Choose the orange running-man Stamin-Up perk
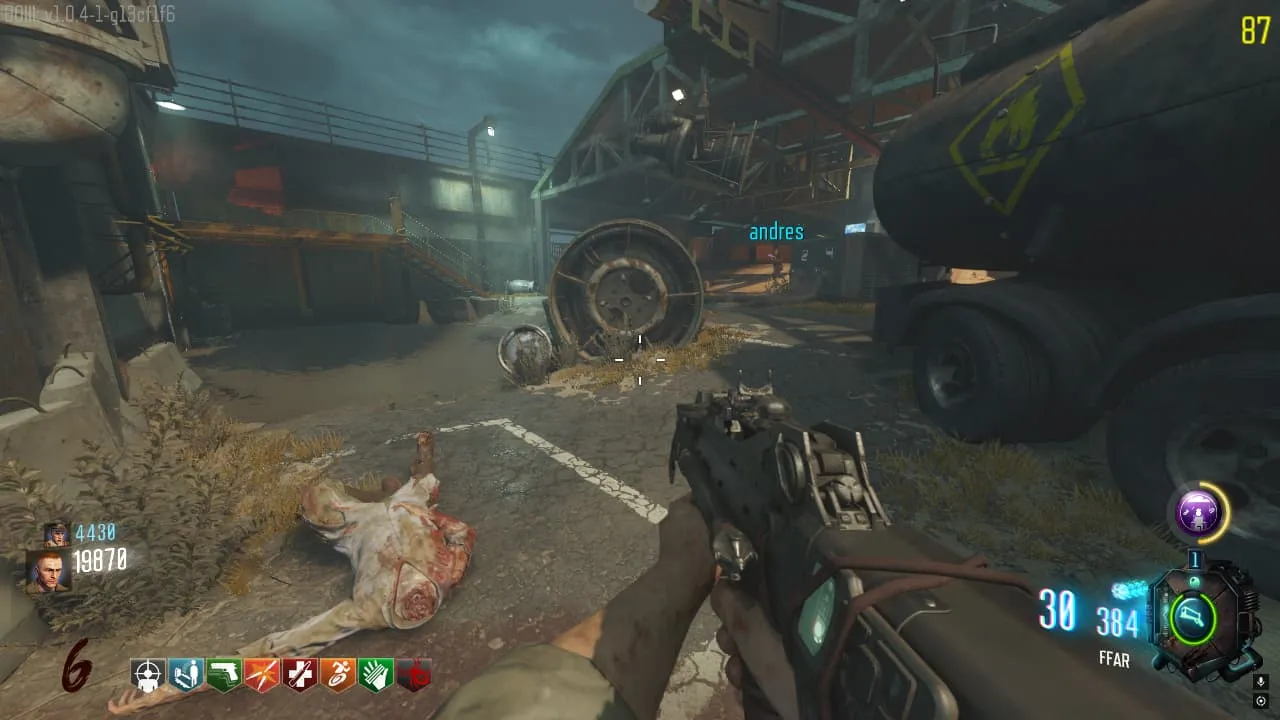This screenshot has width=1280, height=720. click(x=338, y=675)
